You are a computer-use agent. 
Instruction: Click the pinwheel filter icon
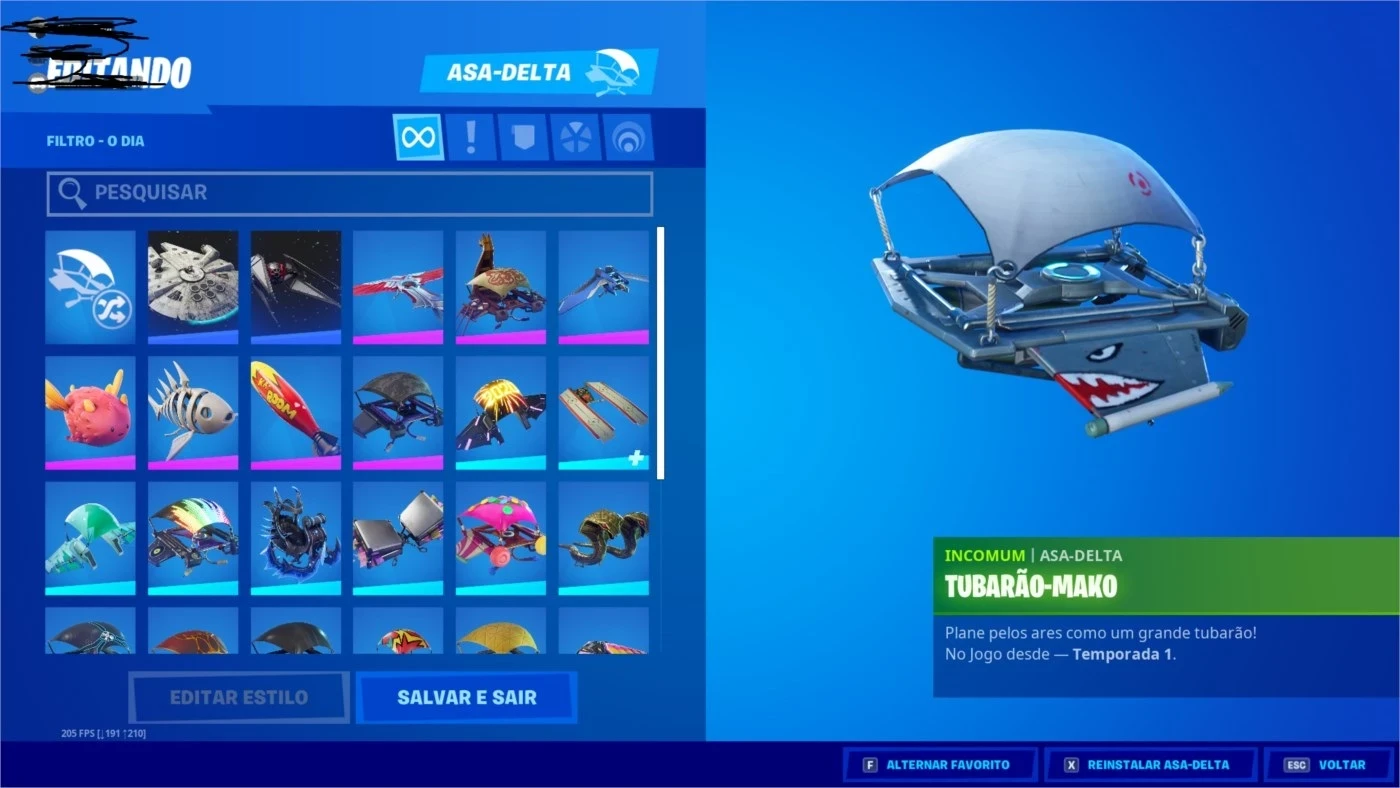pyautogui.click(x=574, y=136)
